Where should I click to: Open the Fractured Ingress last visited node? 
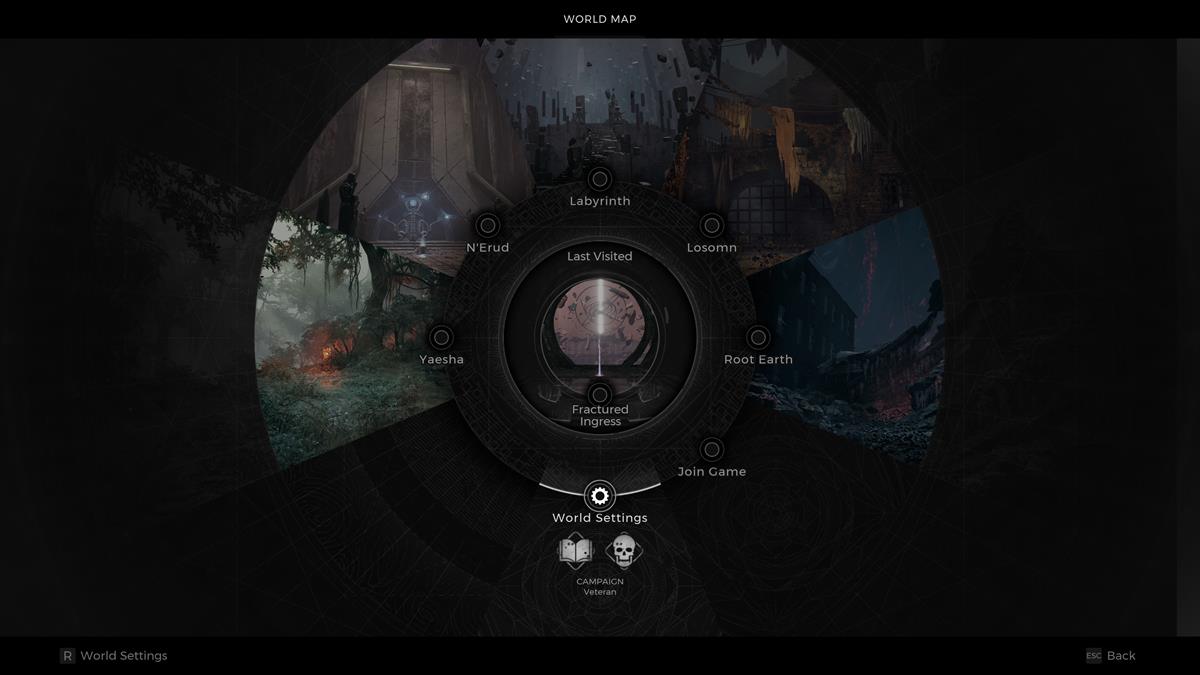coord(599,394)
